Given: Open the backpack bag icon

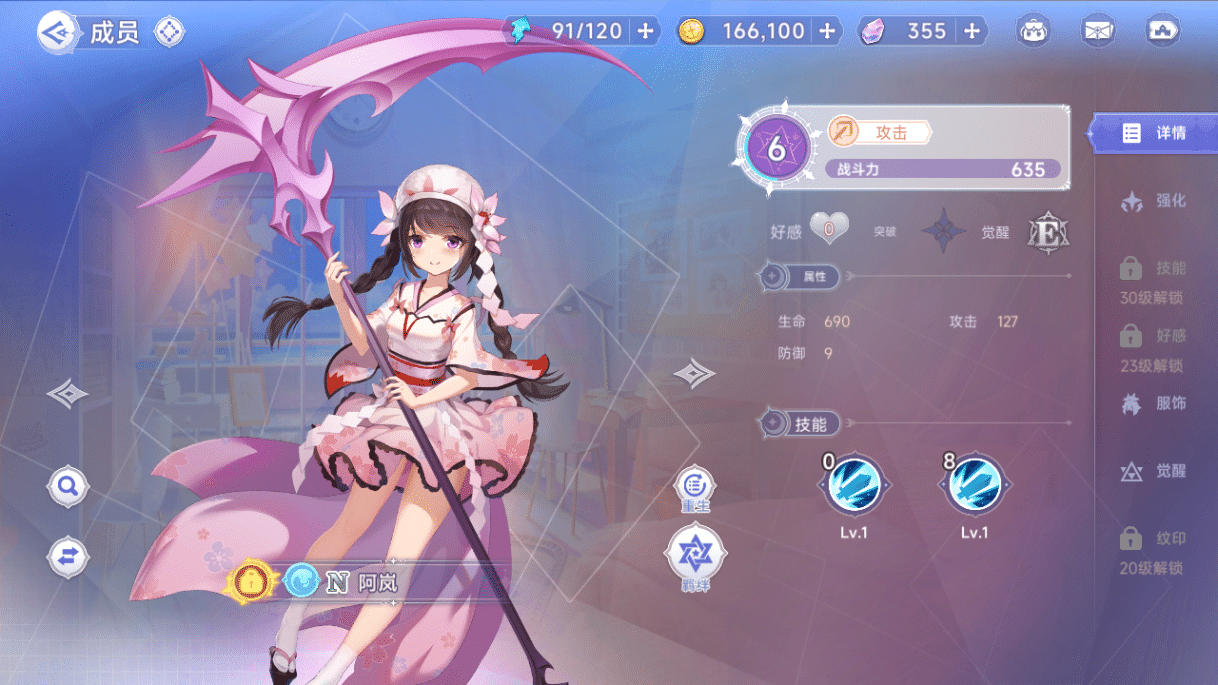Looking at the screenshot, I should point(1034,31).
